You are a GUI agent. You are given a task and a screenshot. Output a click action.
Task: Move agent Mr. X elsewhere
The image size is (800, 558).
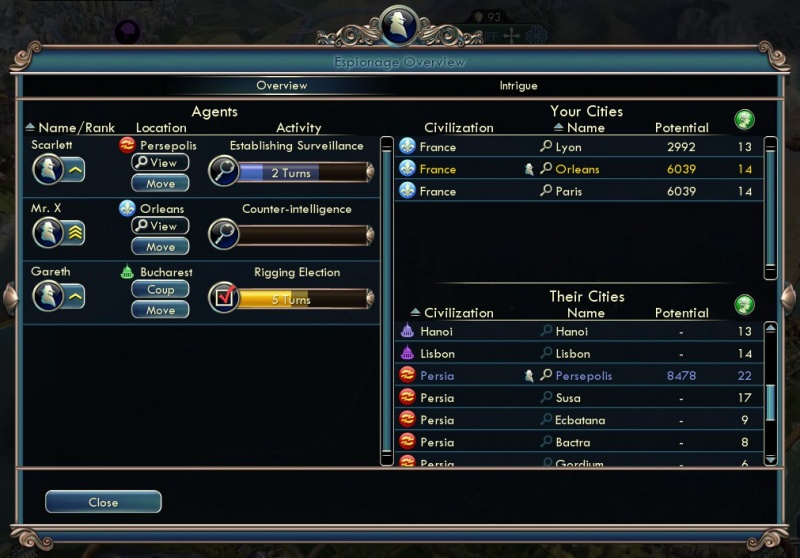[160, 247]
